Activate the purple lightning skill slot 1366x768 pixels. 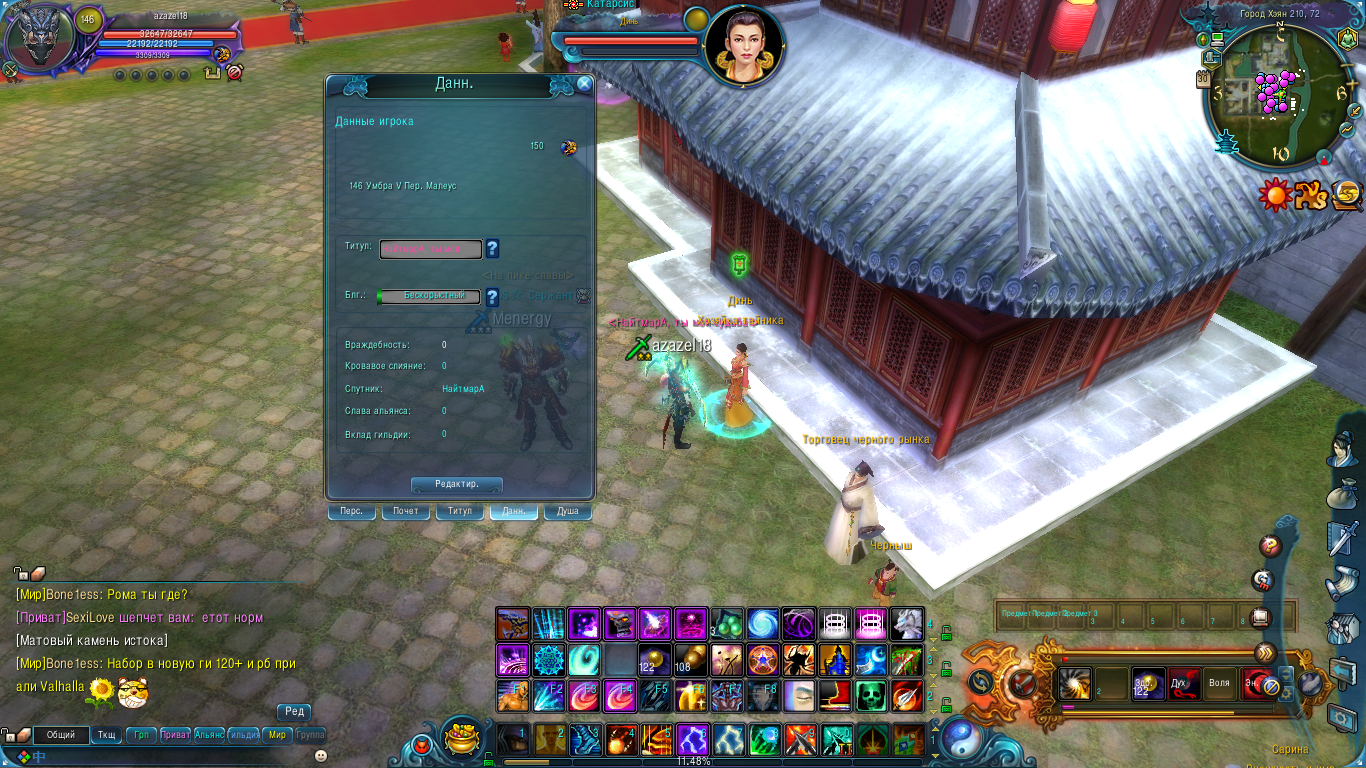[x=692, y=740]
